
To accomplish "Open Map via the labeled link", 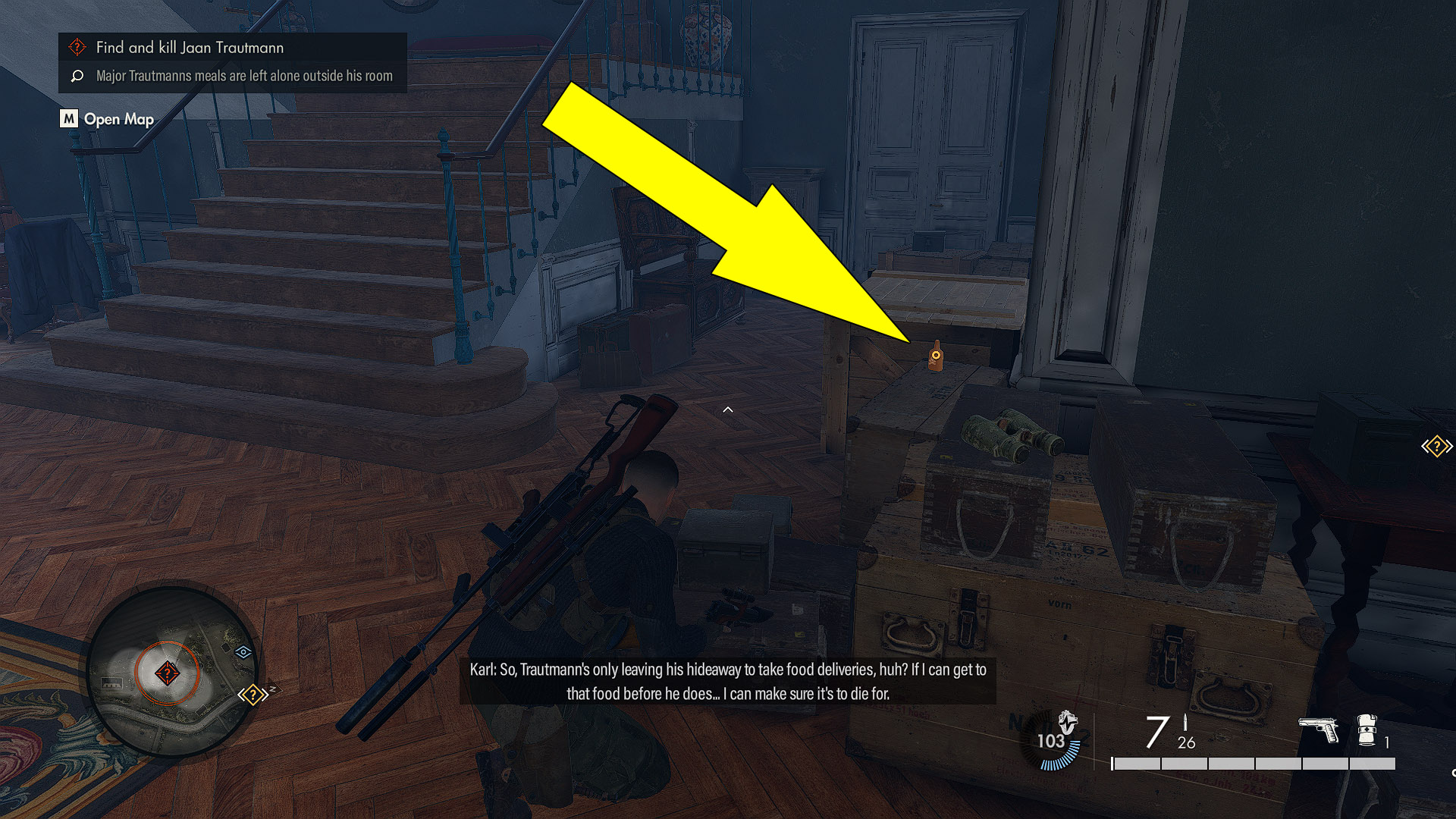I will [x=119, y=119].
